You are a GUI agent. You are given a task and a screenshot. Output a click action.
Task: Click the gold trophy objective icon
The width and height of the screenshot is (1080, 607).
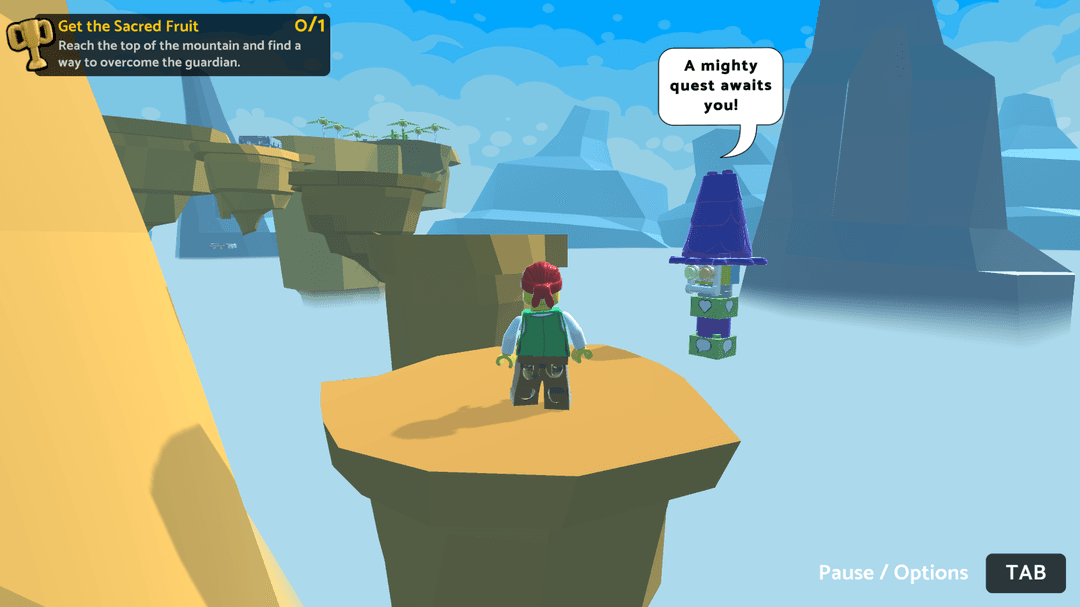point(29,39)
